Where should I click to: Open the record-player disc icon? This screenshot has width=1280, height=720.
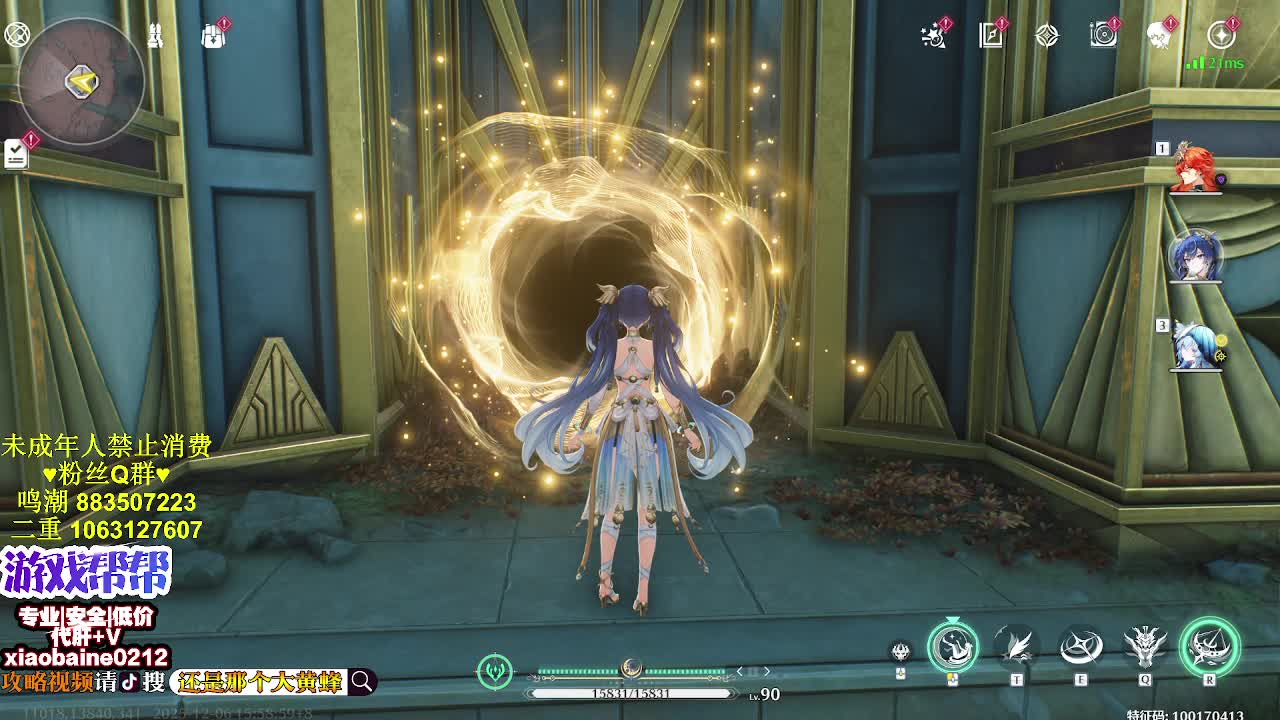tap(1103, 36)
